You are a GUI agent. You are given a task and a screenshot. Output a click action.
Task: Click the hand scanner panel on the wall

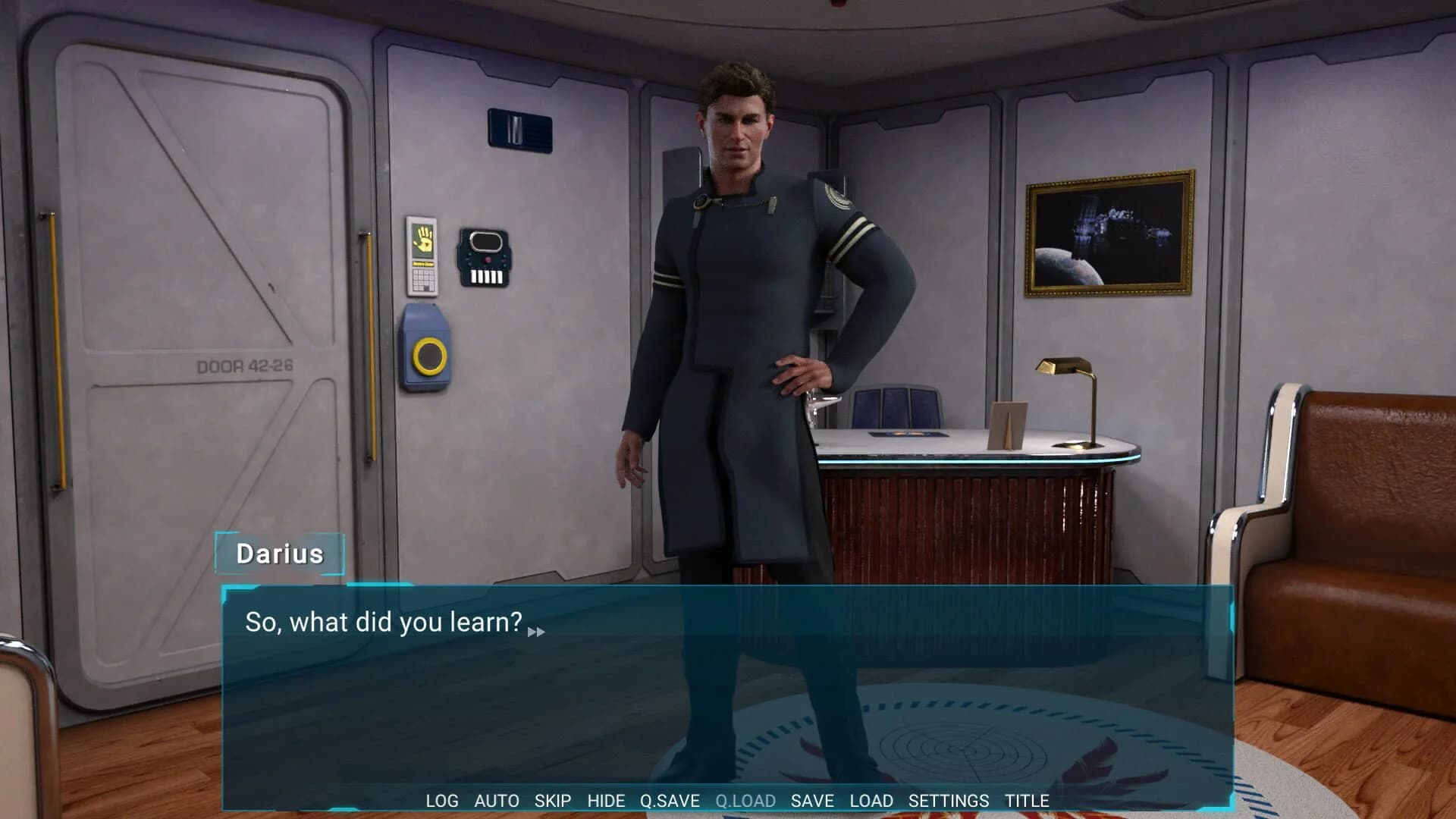422,240
